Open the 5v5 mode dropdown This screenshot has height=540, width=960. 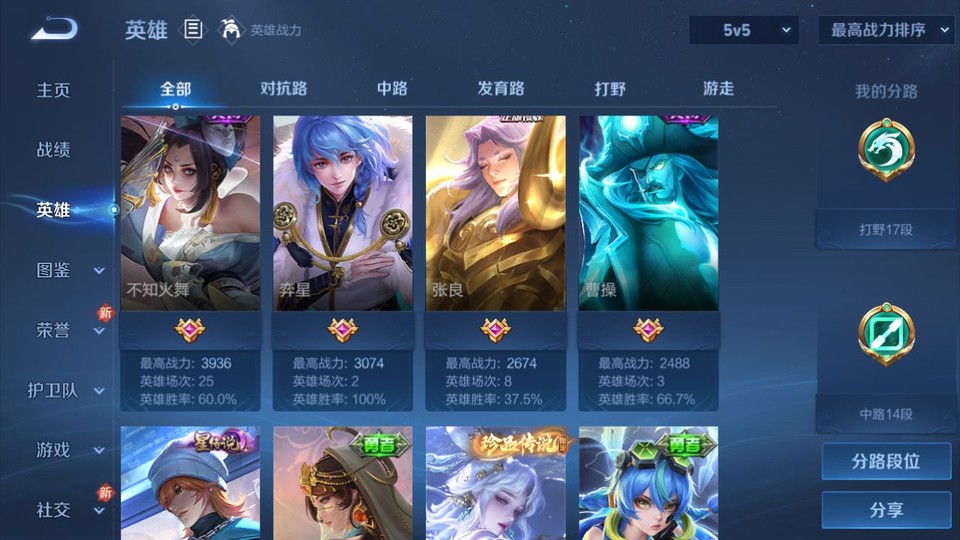click(744, 30)
